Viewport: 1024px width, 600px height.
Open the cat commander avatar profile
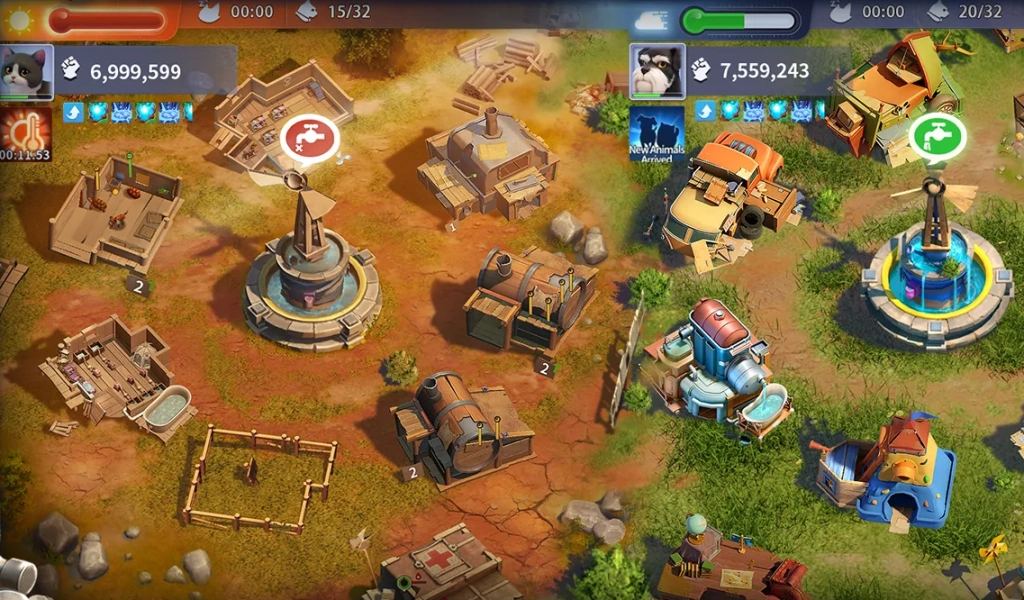[x=26, y=73]
